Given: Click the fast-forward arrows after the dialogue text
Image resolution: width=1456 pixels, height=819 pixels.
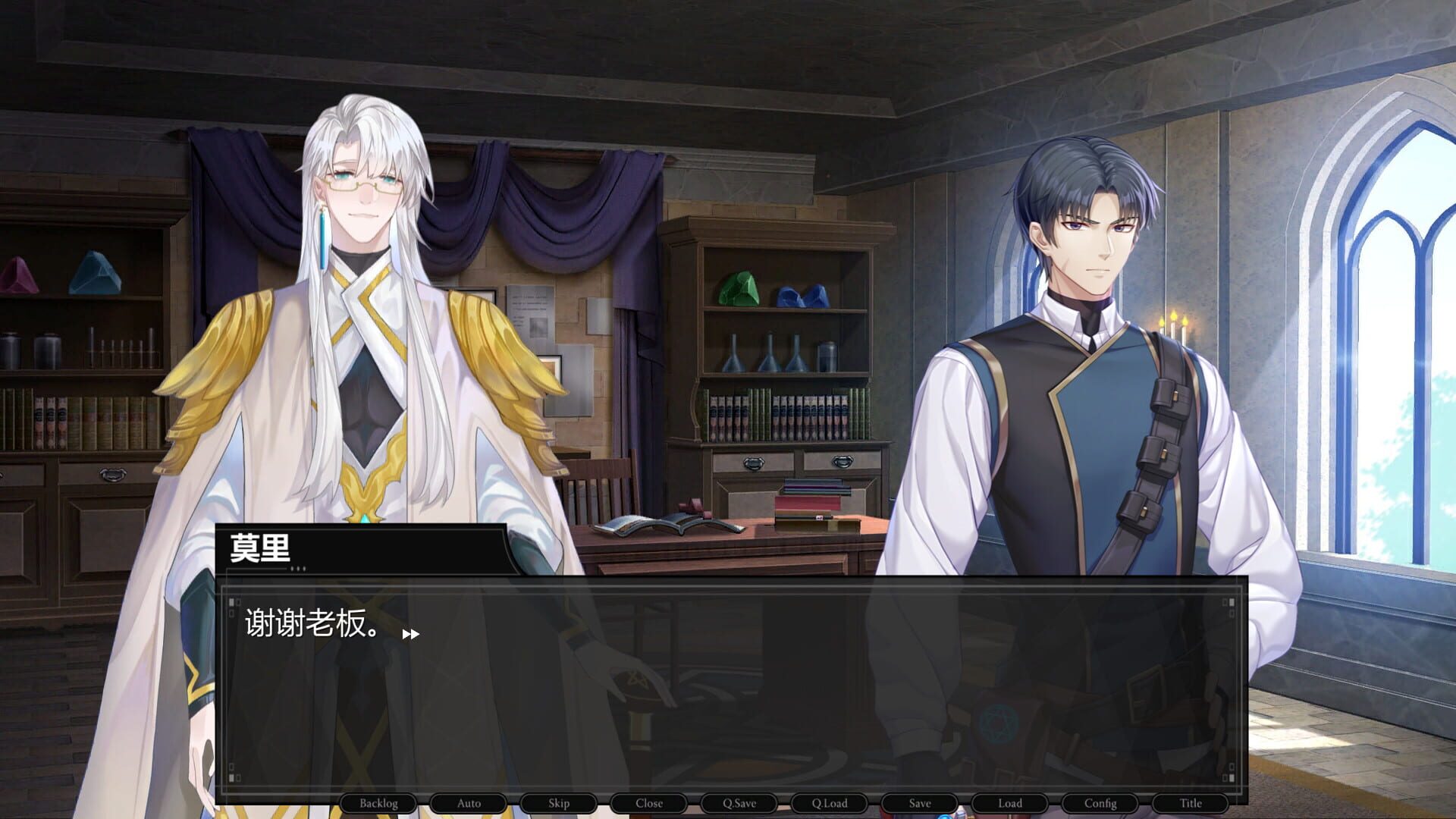Looking at the screenshot, I should point(411,633).
